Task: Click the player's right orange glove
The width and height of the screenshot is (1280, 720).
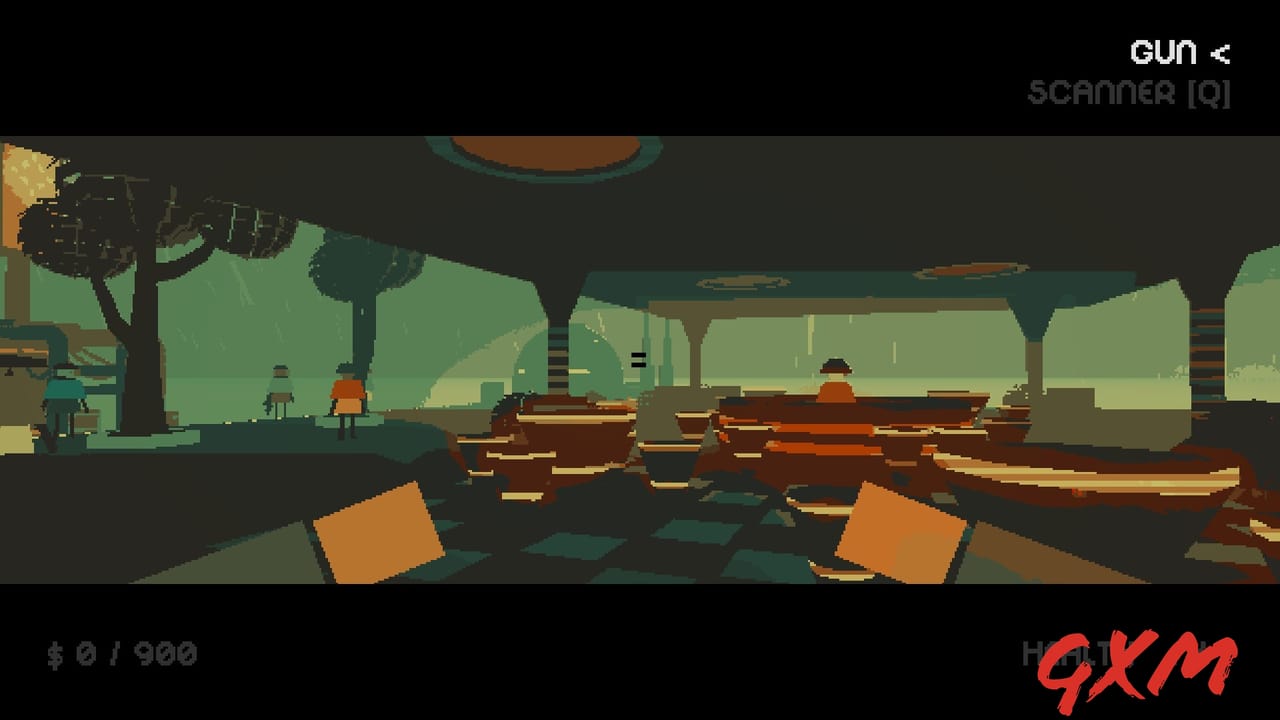Action: (x=900, y=530)
